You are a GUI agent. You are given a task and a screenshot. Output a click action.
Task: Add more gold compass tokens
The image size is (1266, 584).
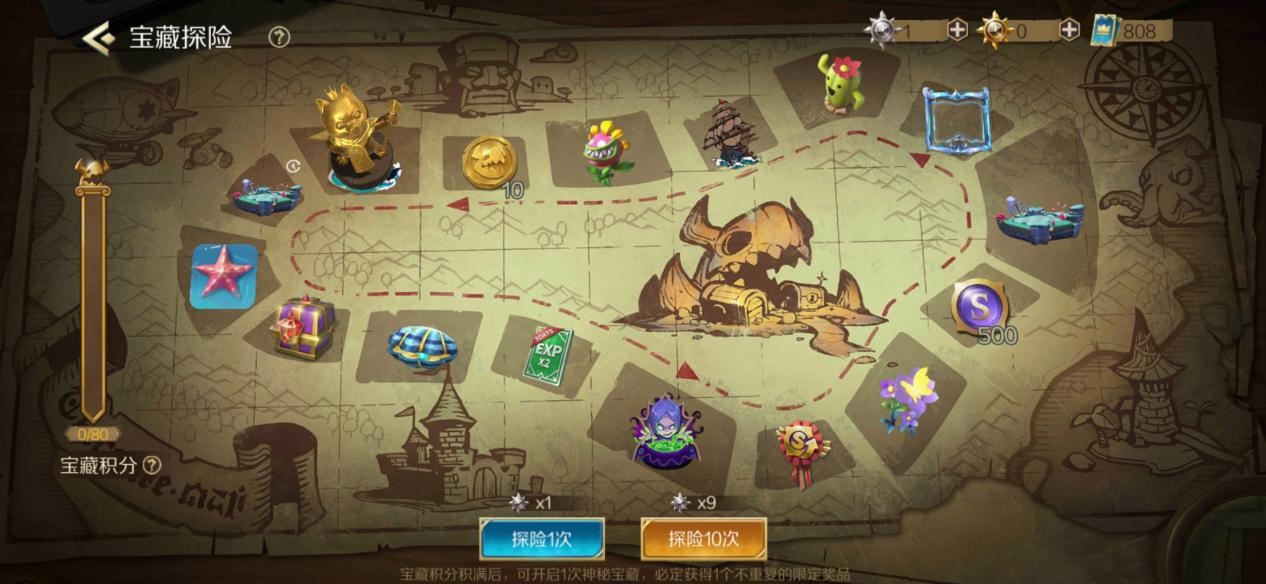tap(1069, 30)
